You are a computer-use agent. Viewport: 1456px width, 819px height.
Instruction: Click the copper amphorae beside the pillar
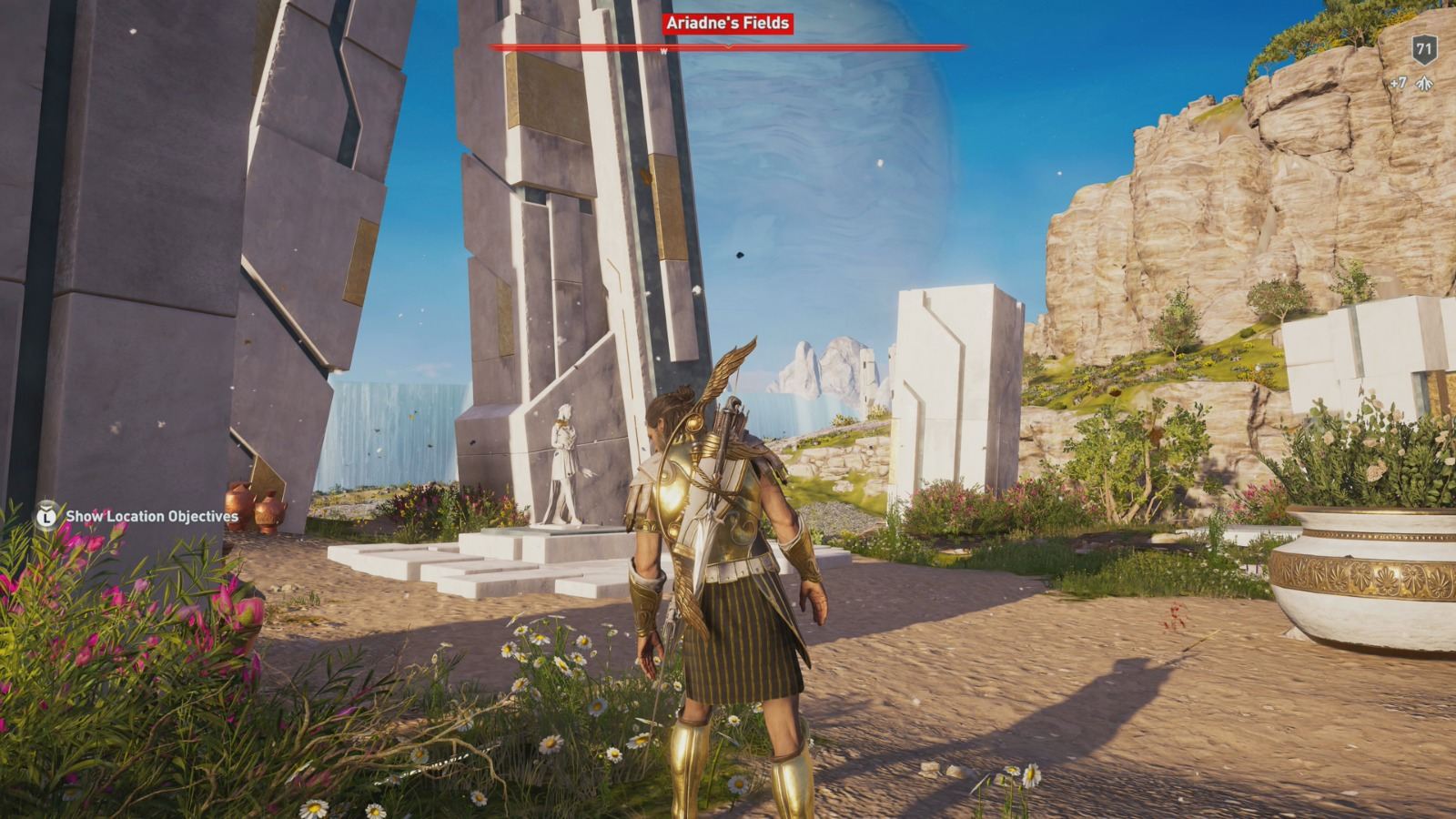pos(255,505)
